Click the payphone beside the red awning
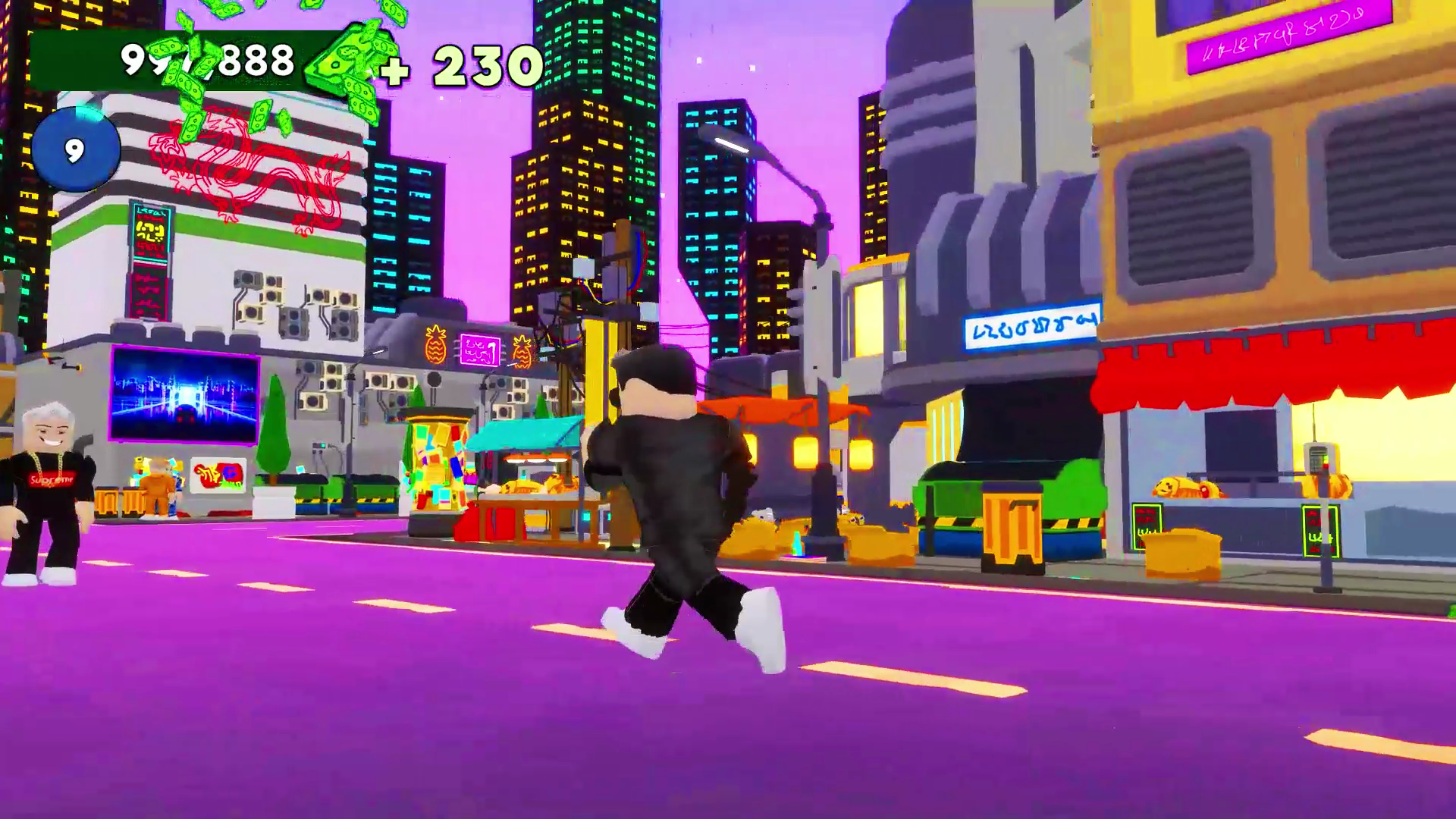This screenshot has height=819, width=1456. pos(1320,458)
